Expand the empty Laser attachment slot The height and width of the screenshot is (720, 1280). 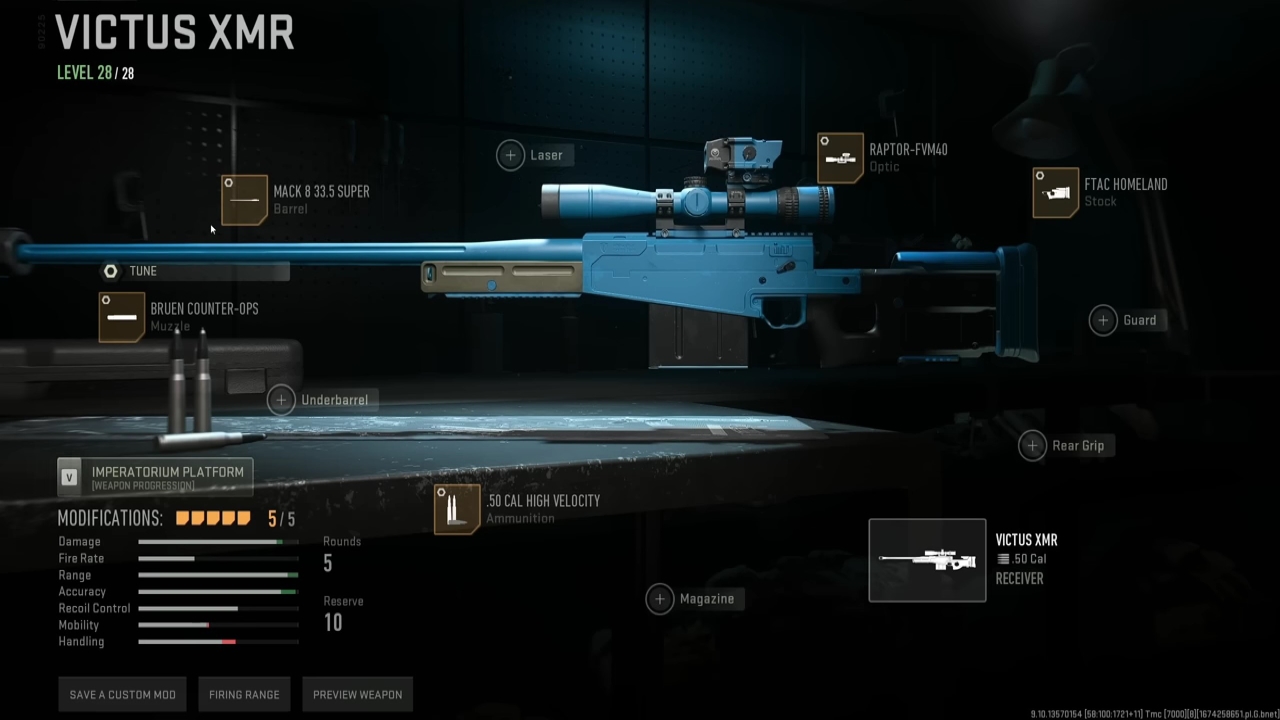pos(510,155)
